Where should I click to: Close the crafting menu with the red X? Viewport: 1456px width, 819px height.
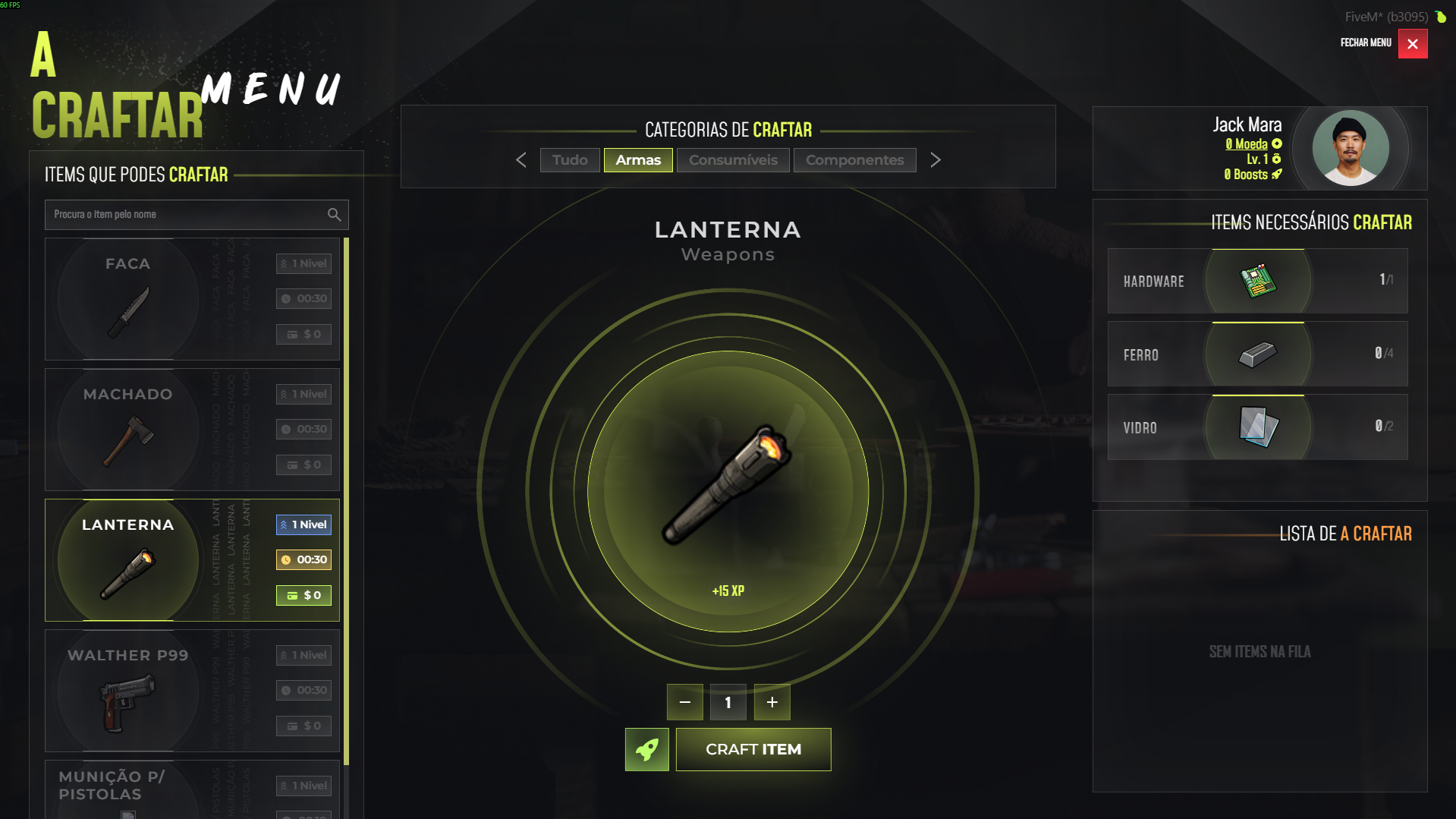point(1412,44)
